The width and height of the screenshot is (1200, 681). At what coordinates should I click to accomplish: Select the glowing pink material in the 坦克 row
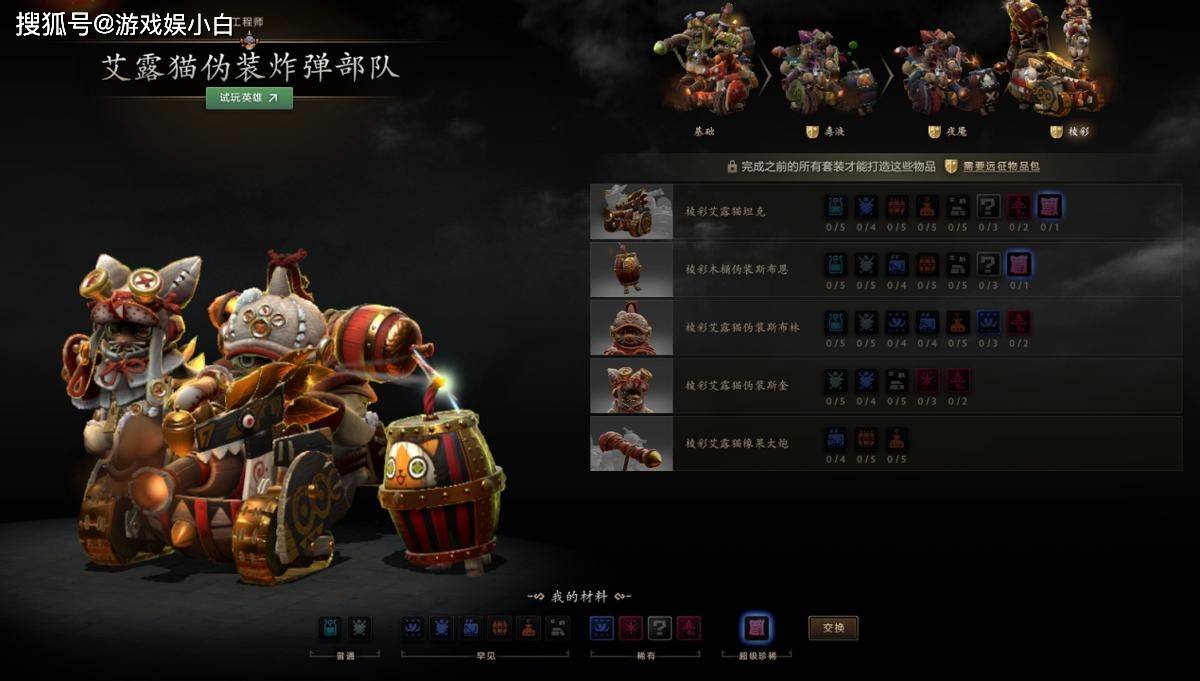tap(1049, 207)
